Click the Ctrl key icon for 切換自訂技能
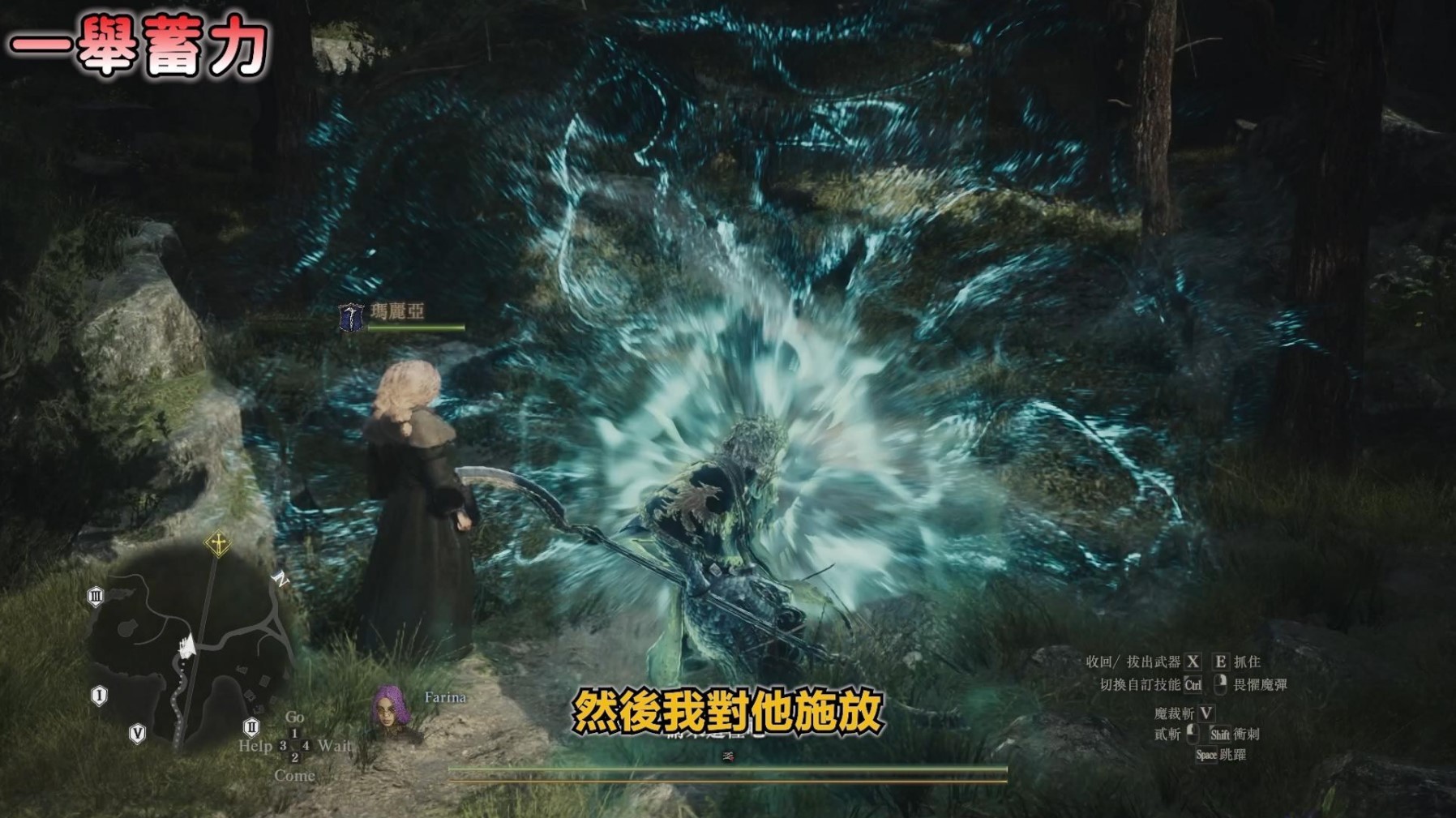The width and height of the screenshot is (1456, 818). click(1193, 684)
